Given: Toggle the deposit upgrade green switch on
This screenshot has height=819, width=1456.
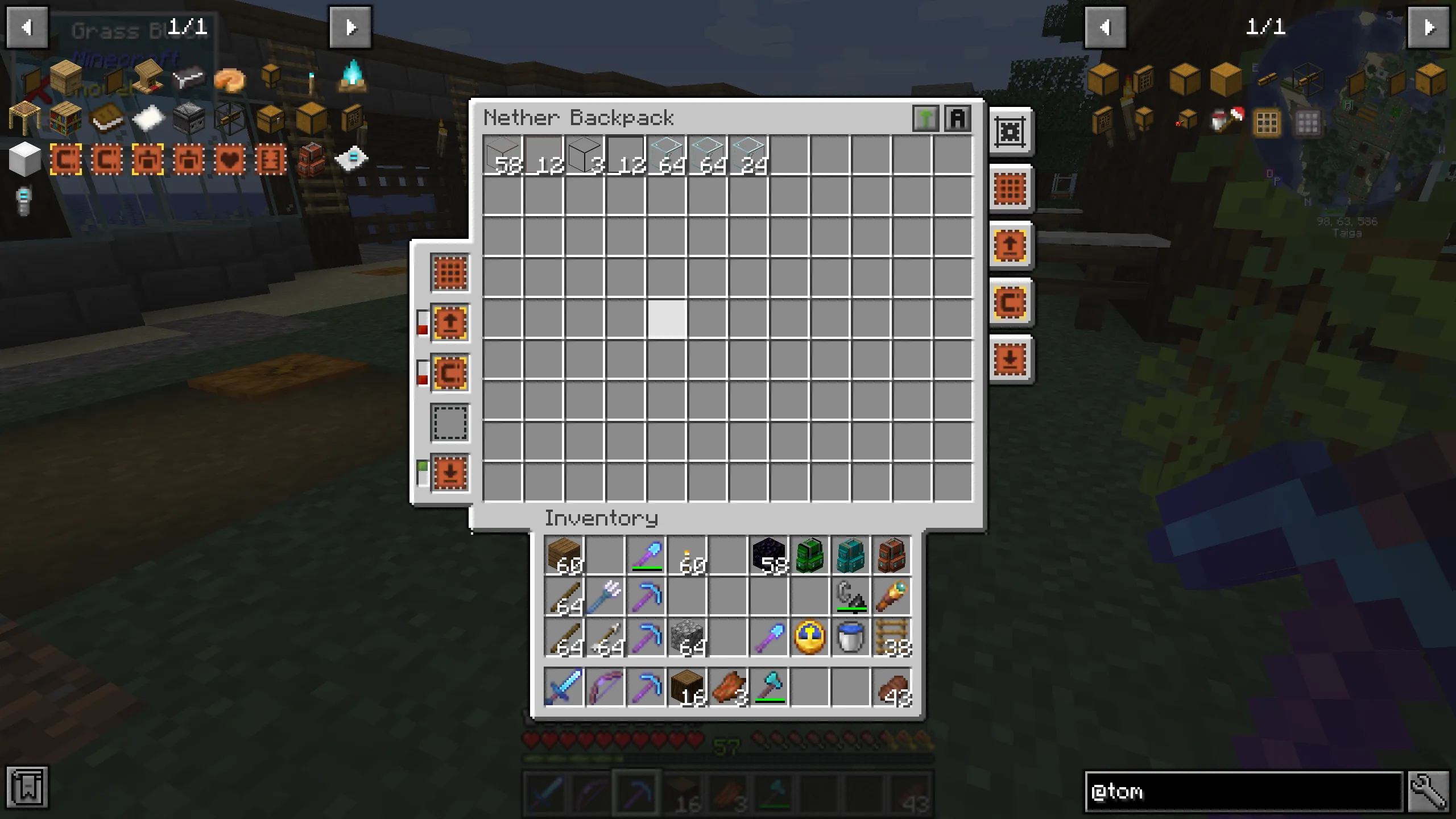Looking at the screenshot, I should pos(422,466).
